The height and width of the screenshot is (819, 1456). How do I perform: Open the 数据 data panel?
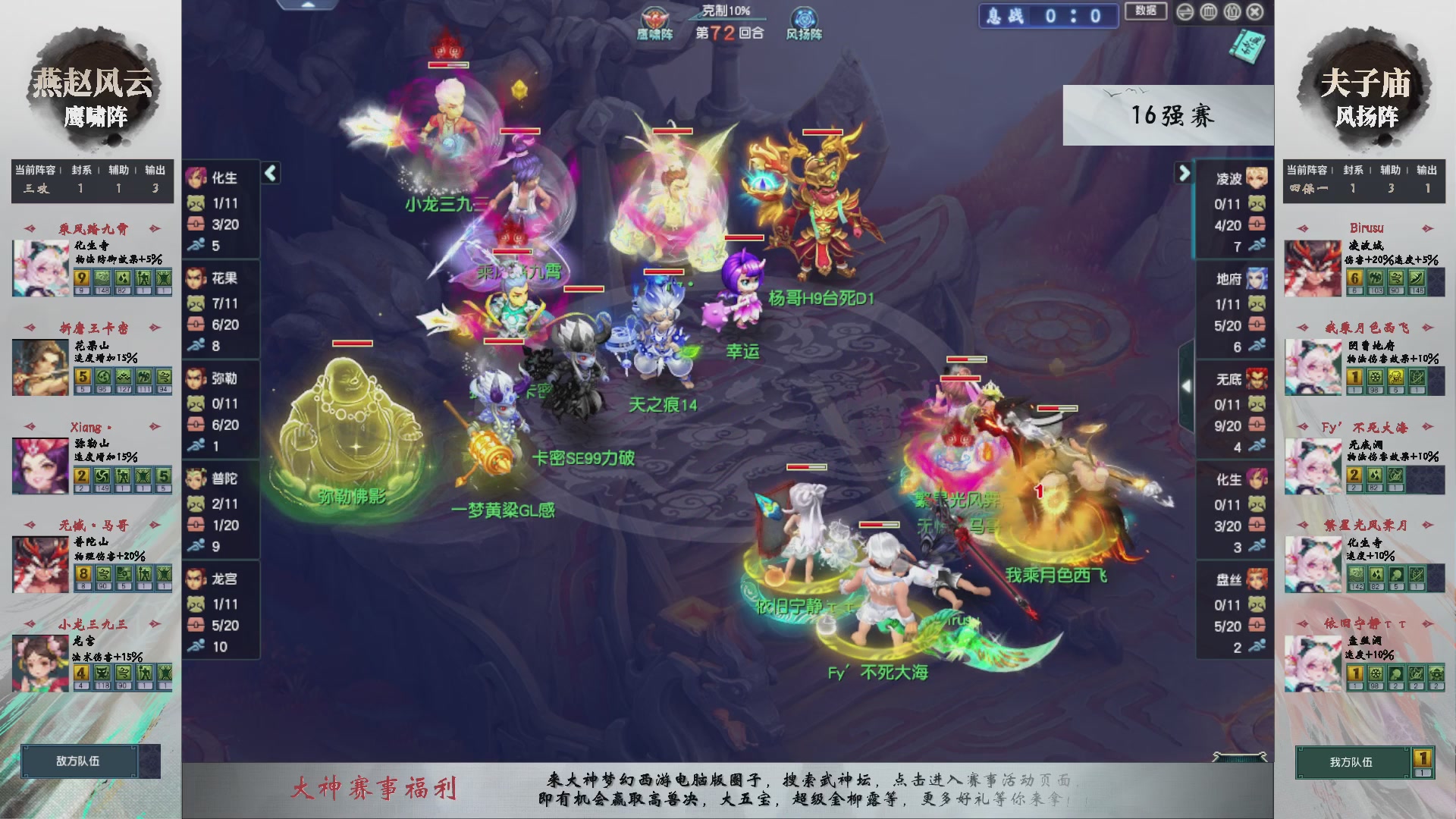pos(1146,12)
